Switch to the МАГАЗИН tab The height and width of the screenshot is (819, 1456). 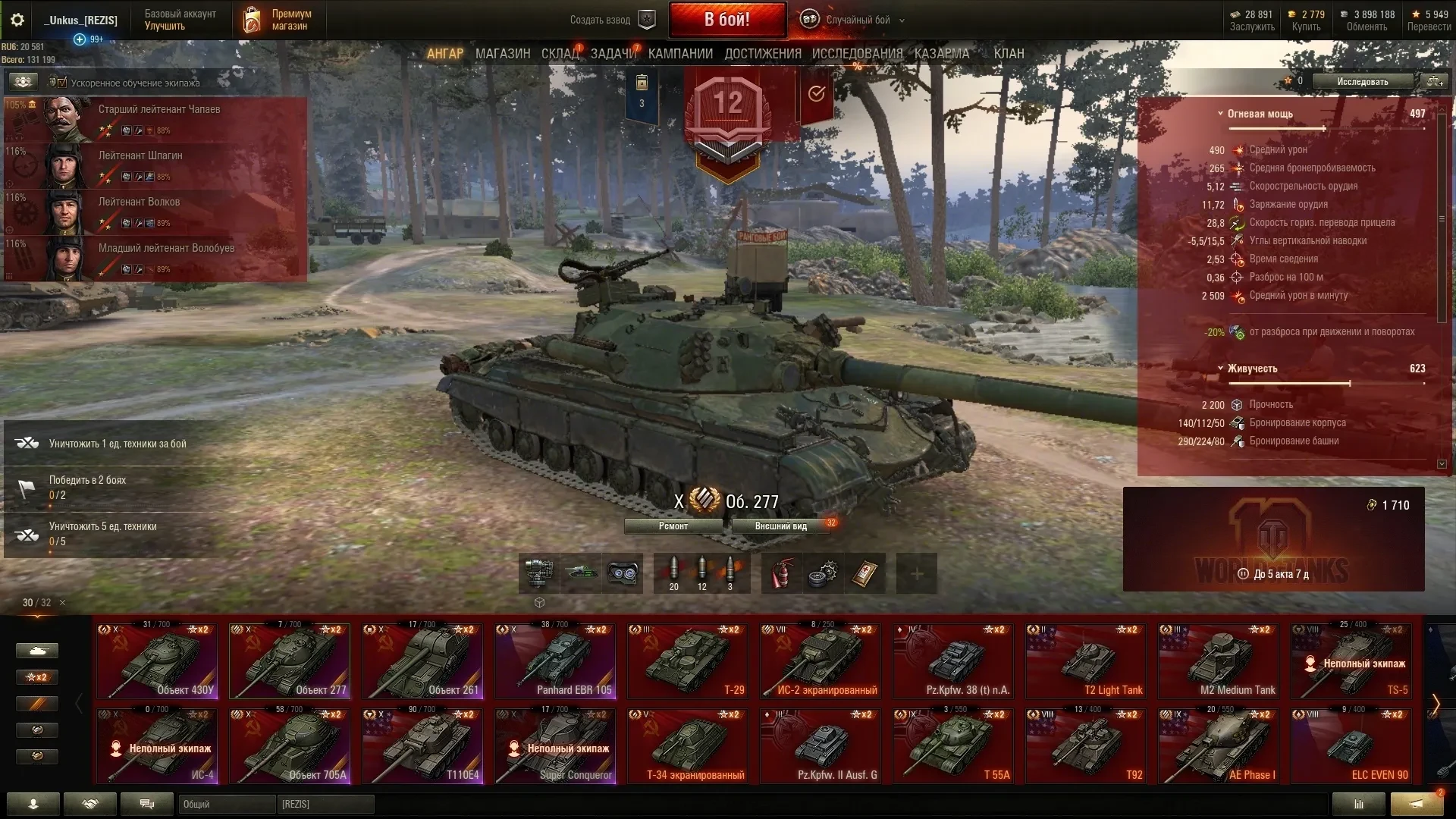click(x=503, y=54)
